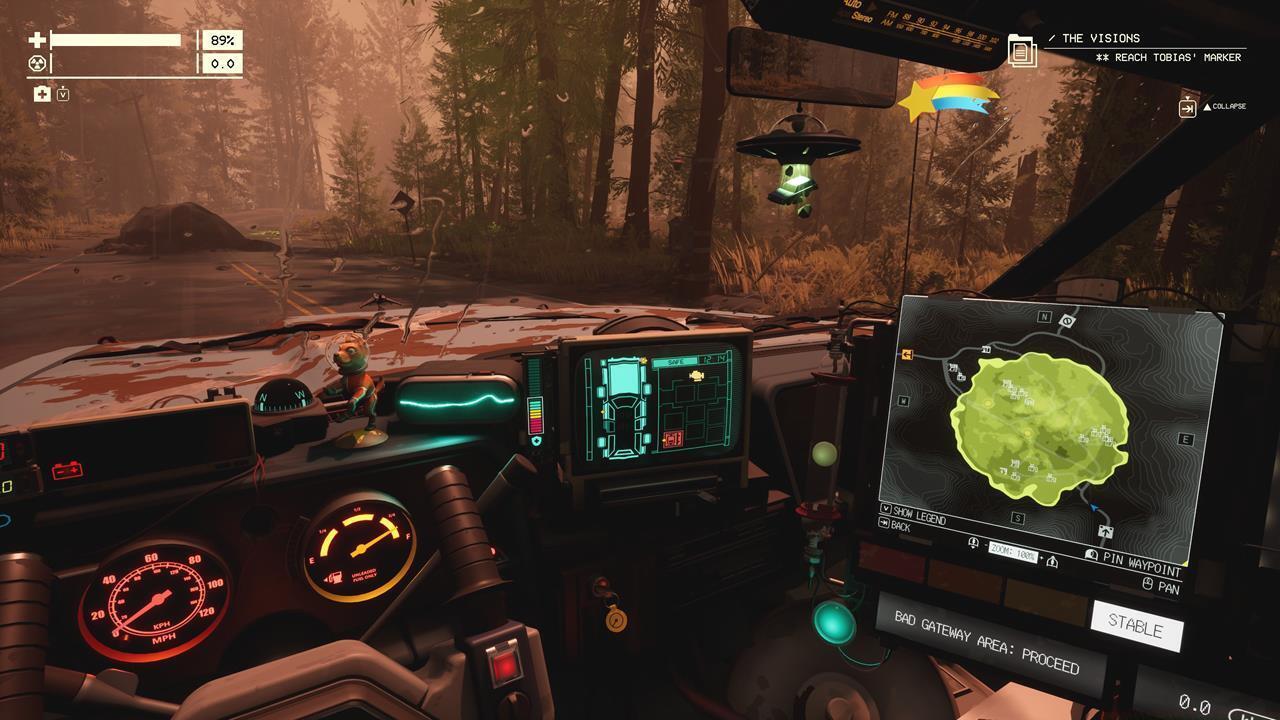1280x720 pixels.
Task: Open the quest log folder icon
Action: coord(1022,50)
